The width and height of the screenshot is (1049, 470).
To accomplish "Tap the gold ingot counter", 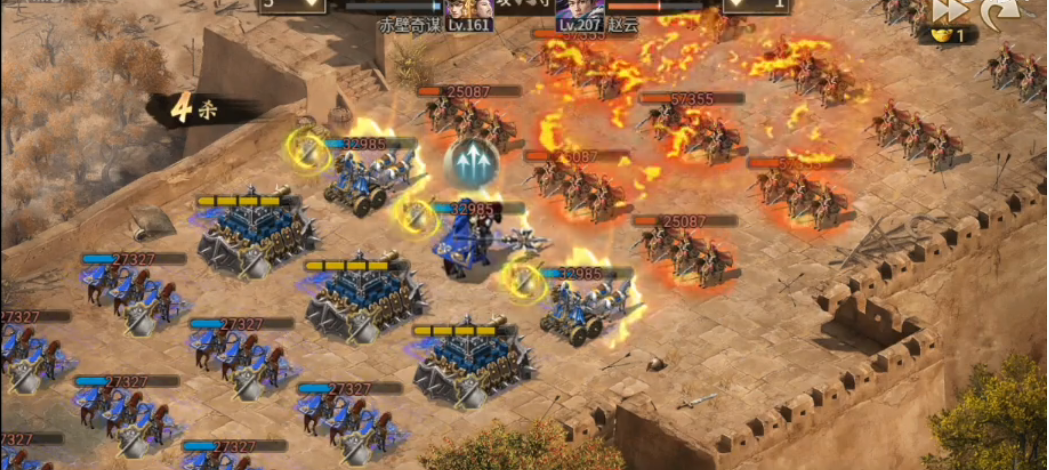I will [947, 36].
